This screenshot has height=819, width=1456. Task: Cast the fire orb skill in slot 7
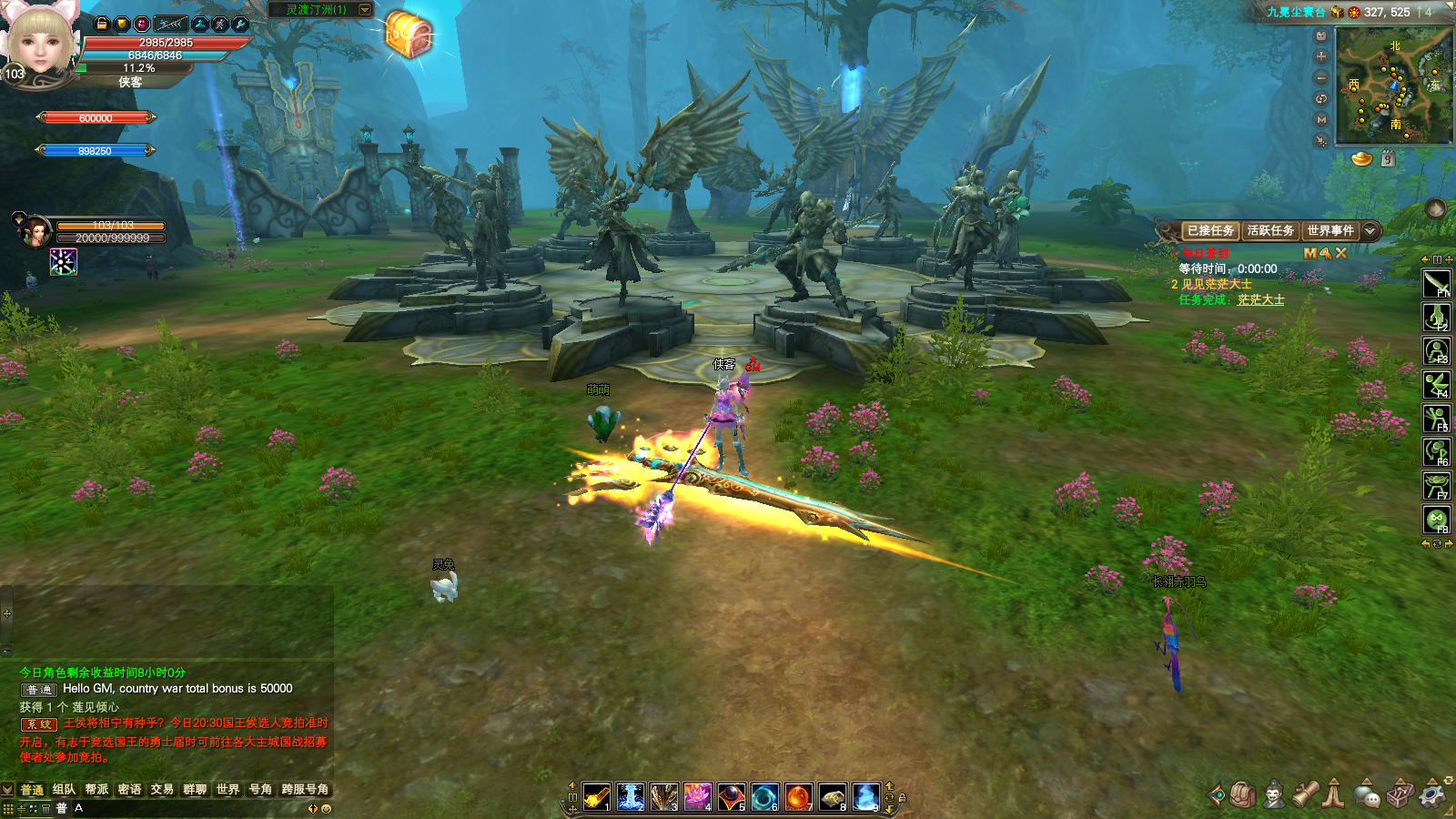click(798, 796)
